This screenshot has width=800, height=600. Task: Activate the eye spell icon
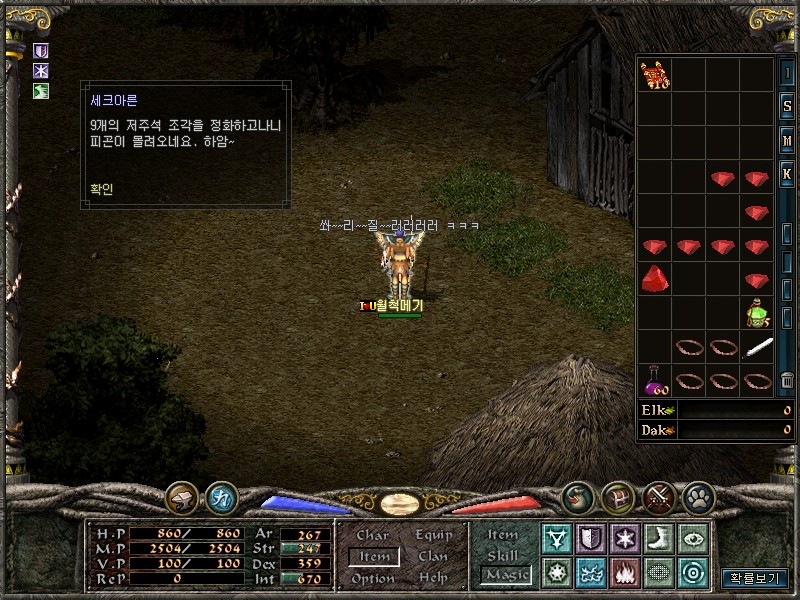click(692, 538)
